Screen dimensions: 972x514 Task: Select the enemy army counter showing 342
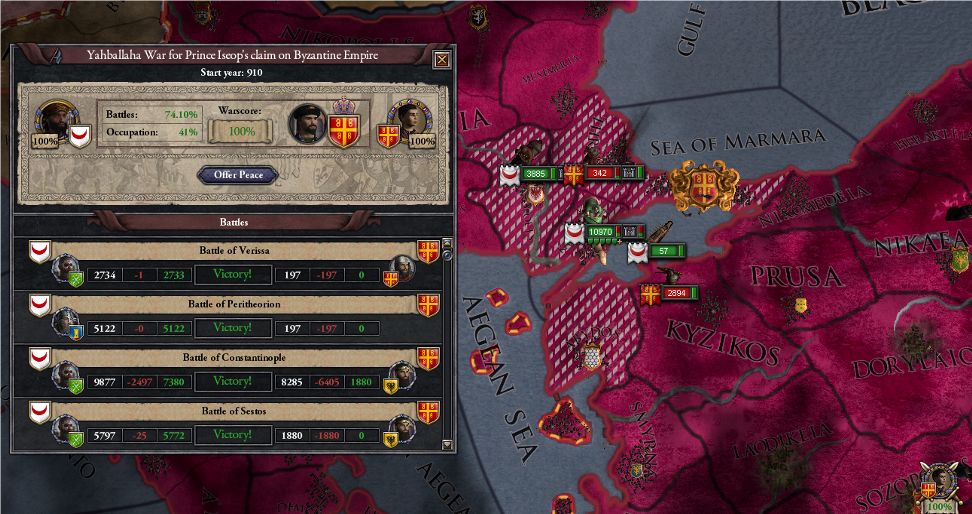599,174
